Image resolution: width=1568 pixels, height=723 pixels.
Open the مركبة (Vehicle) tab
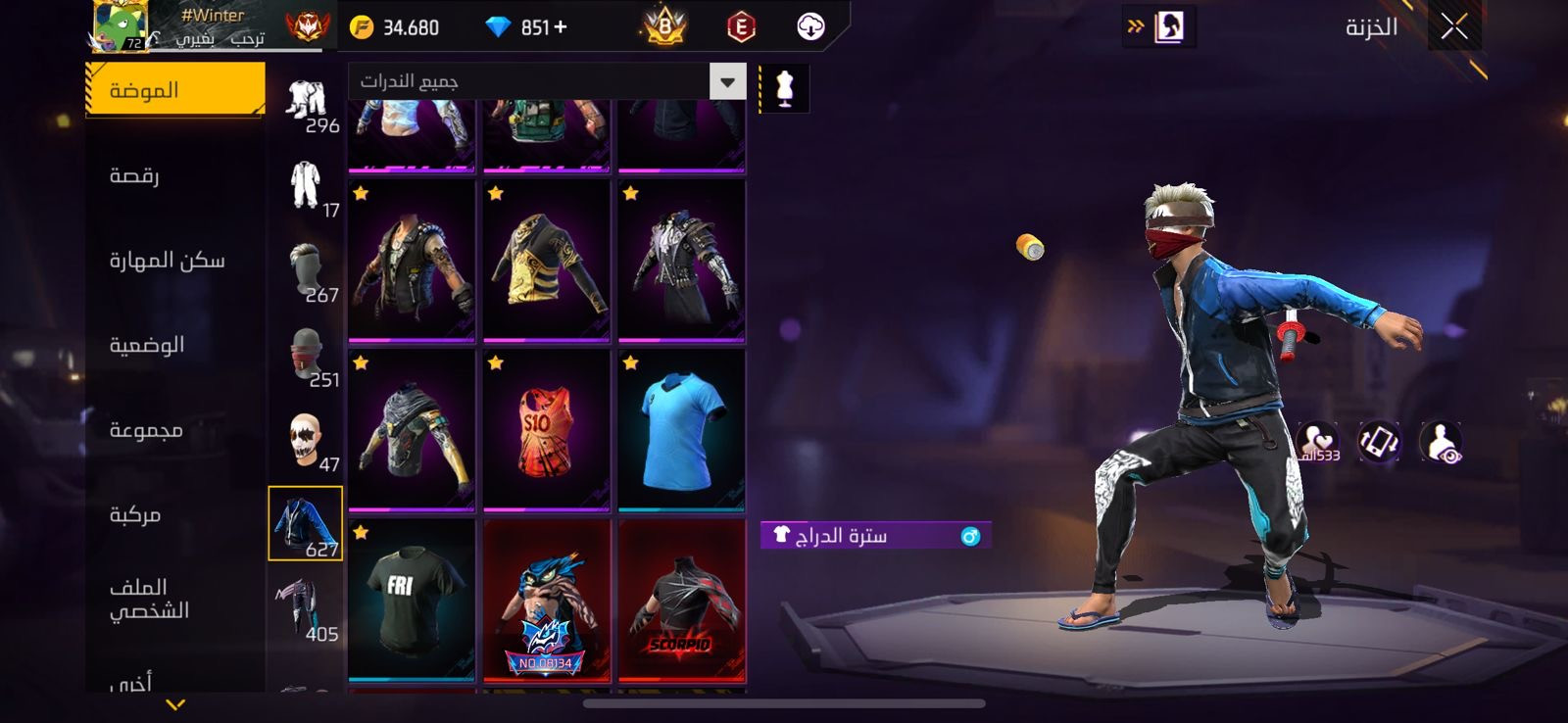135,514
